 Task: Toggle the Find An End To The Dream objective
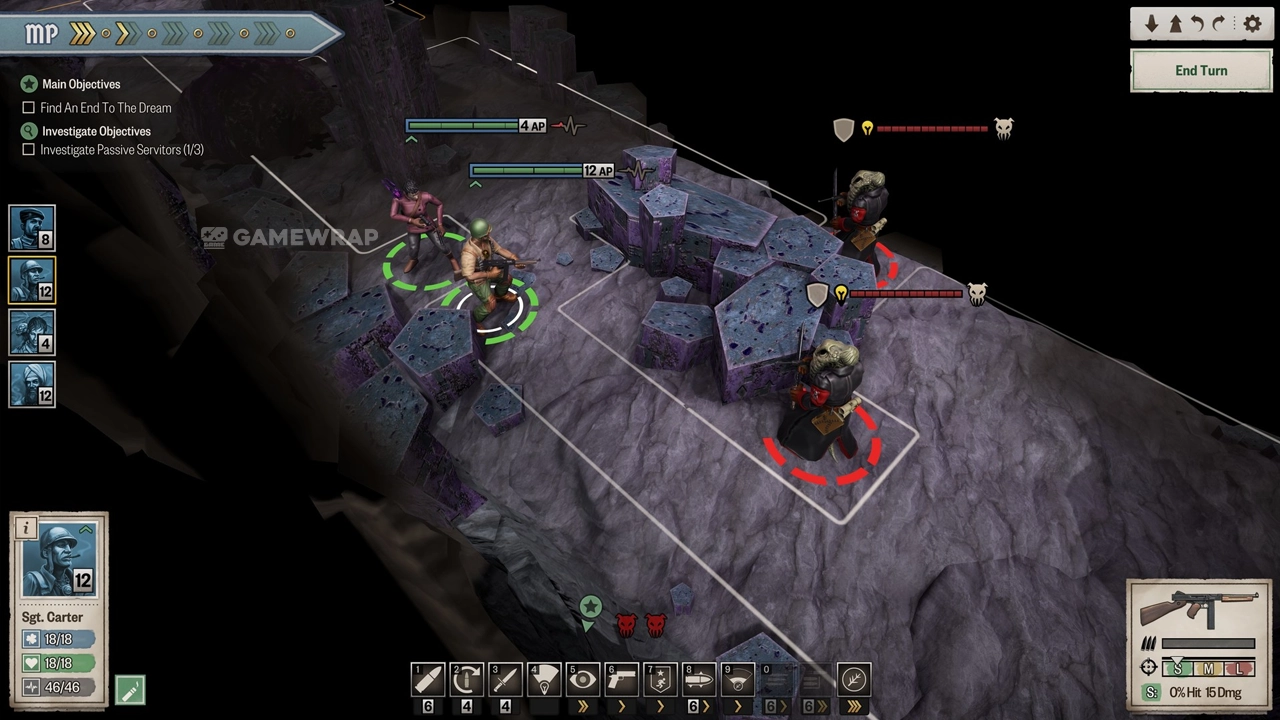coord(29,108)
